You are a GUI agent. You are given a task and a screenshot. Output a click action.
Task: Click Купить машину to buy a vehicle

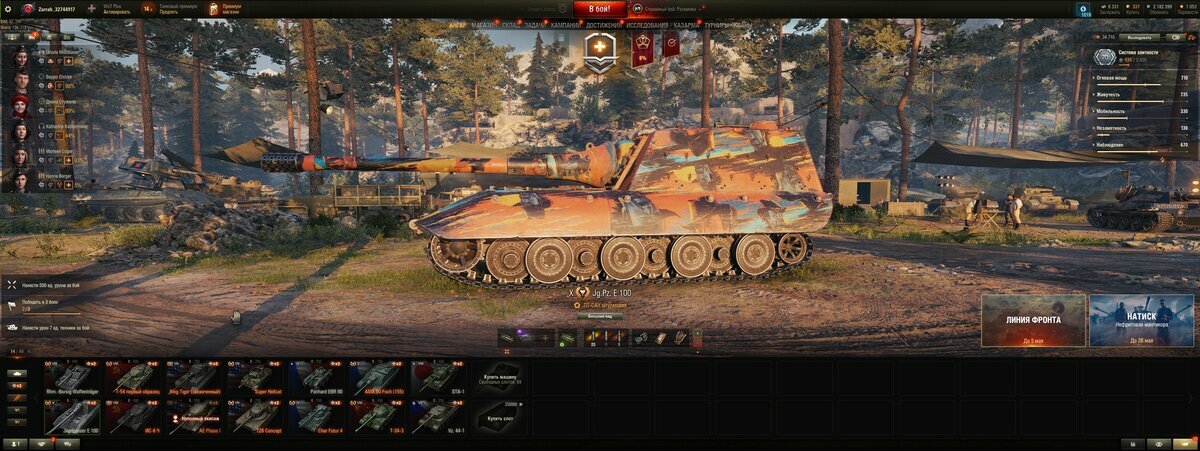499,377
